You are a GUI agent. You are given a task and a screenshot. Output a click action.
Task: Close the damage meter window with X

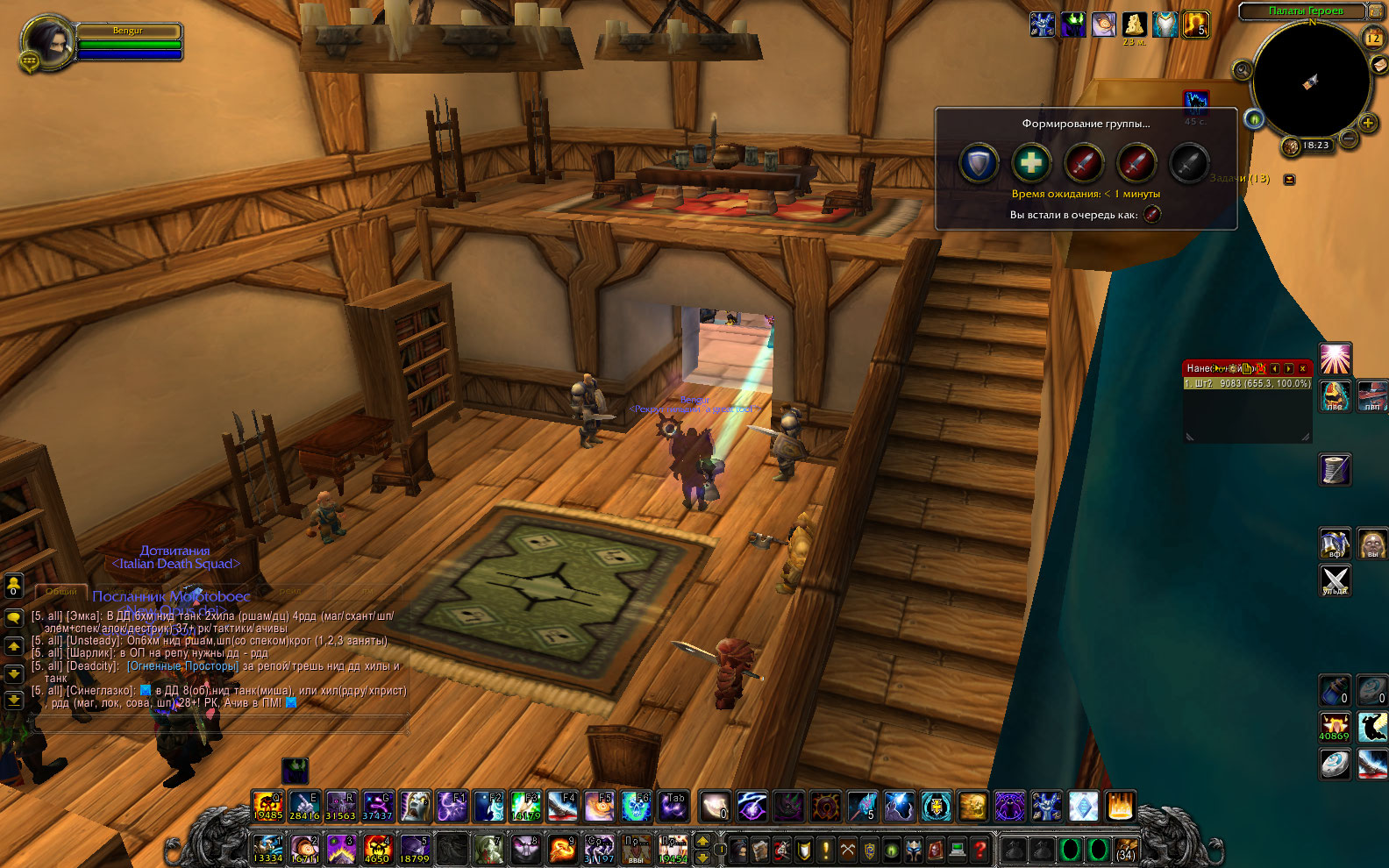click(1302, 368)
